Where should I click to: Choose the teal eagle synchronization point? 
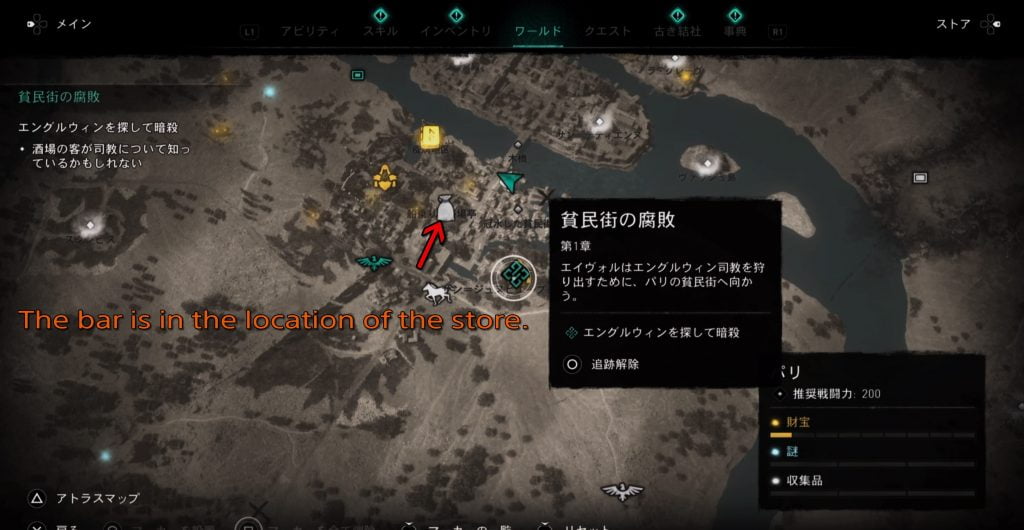pyautogui.click(x=374, y=262)
